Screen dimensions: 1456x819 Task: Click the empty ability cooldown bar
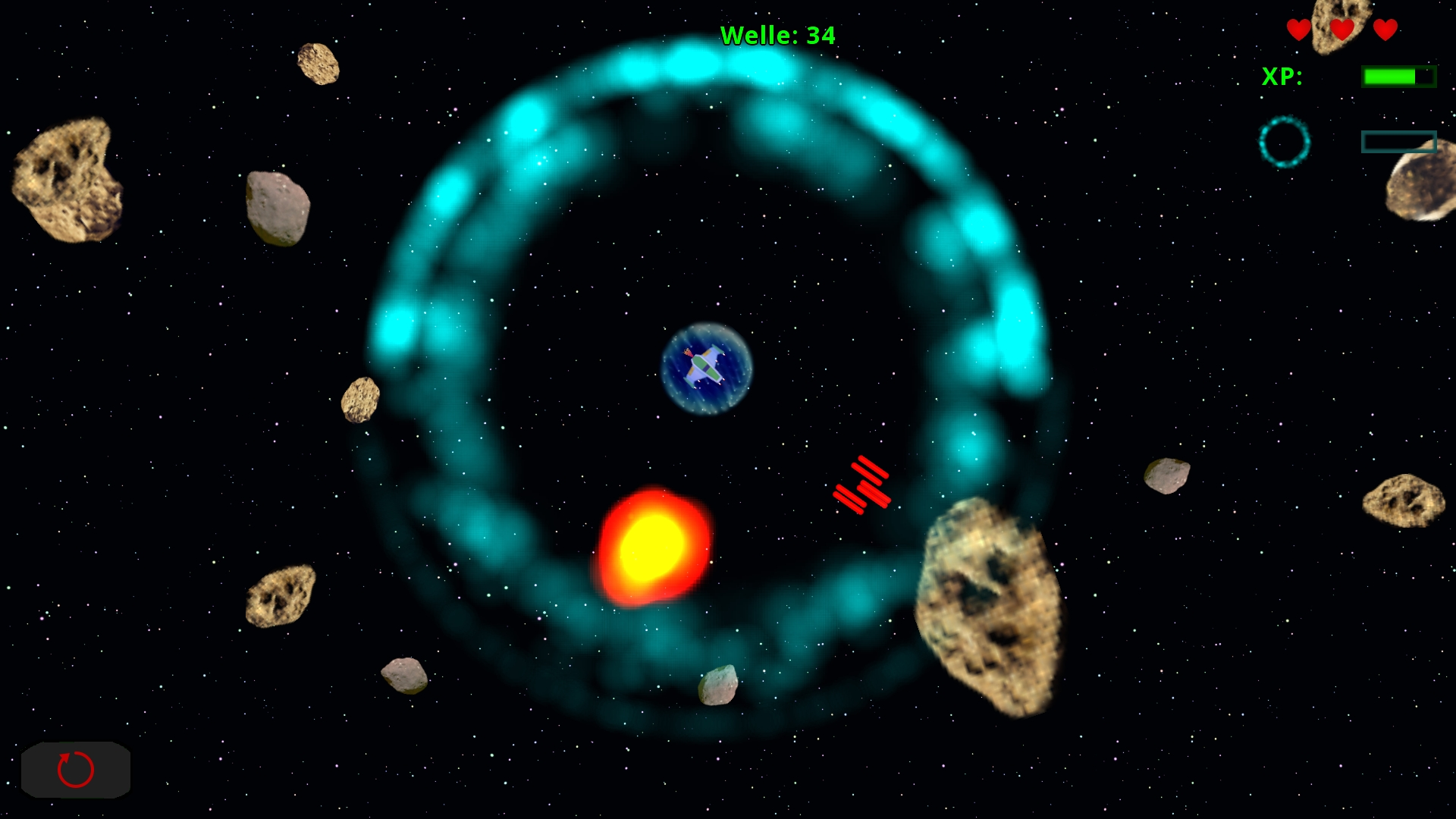coord(1399,141)
